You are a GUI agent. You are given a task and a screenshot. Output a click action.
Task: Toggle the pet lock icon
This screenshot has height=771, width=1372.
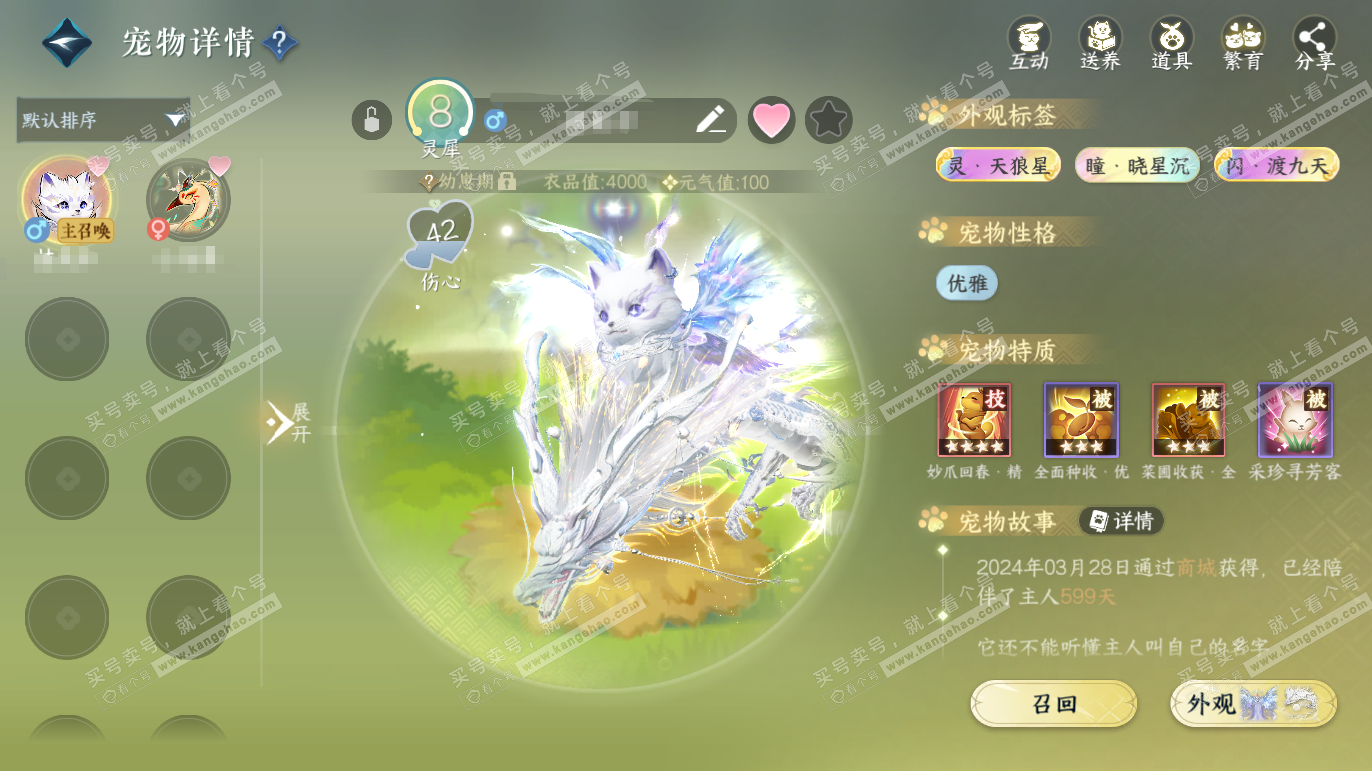coord(371,120)
